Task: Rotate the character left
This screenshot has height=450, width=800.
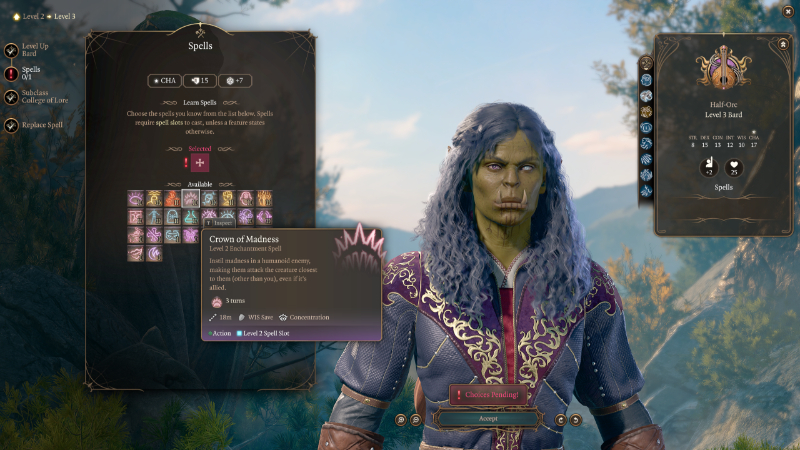Action: coord(561,419)
